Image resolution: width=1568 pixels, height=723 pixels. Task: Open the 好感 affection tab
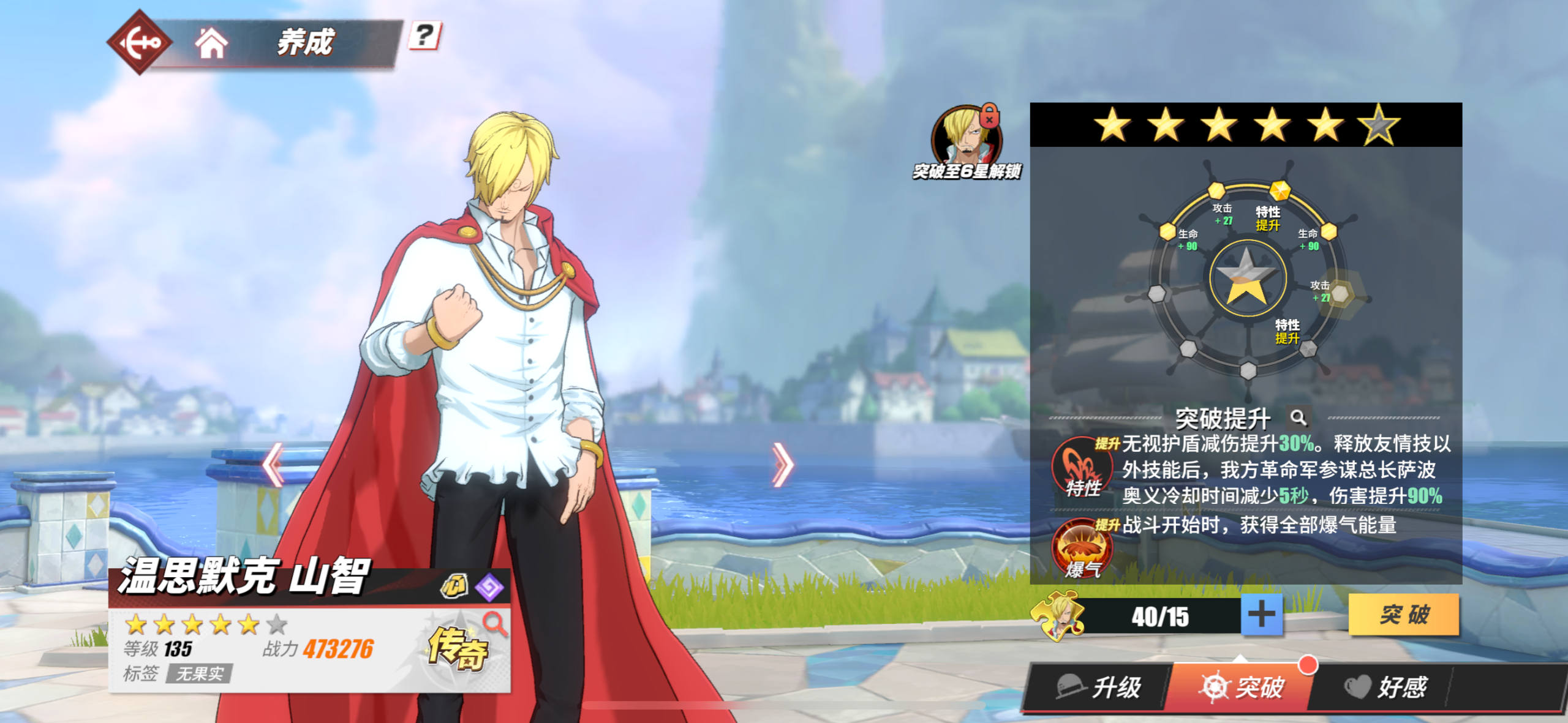pyautogui.click(x=1385, y=687)
